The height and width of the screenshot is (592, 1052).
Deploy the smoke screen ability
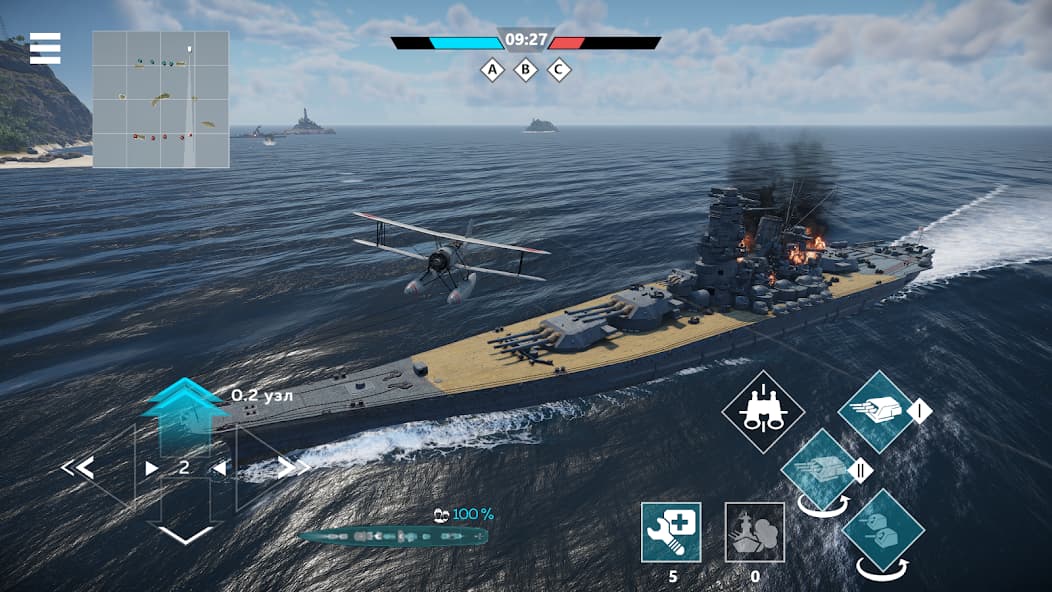tap(754, 532)
